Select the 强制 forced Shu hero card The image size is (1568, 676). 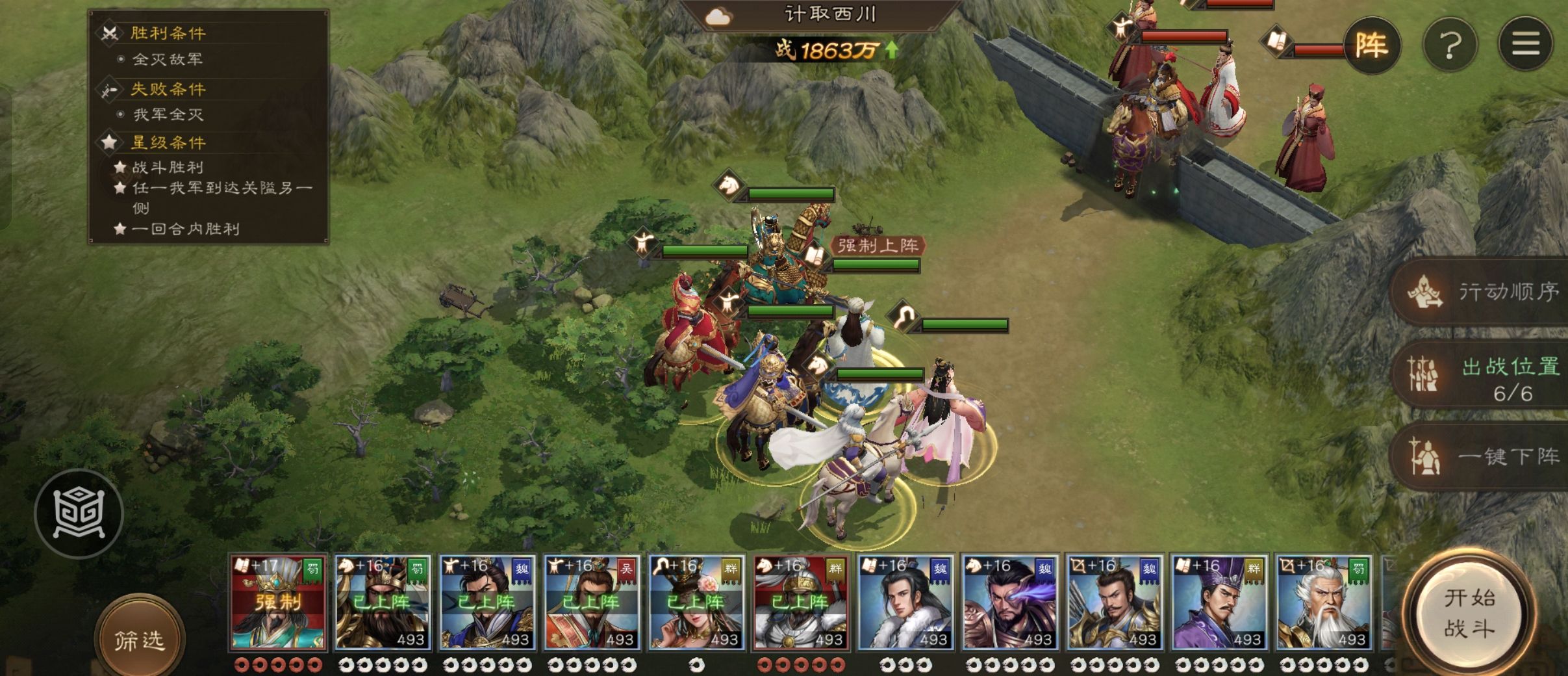[278, 603]
